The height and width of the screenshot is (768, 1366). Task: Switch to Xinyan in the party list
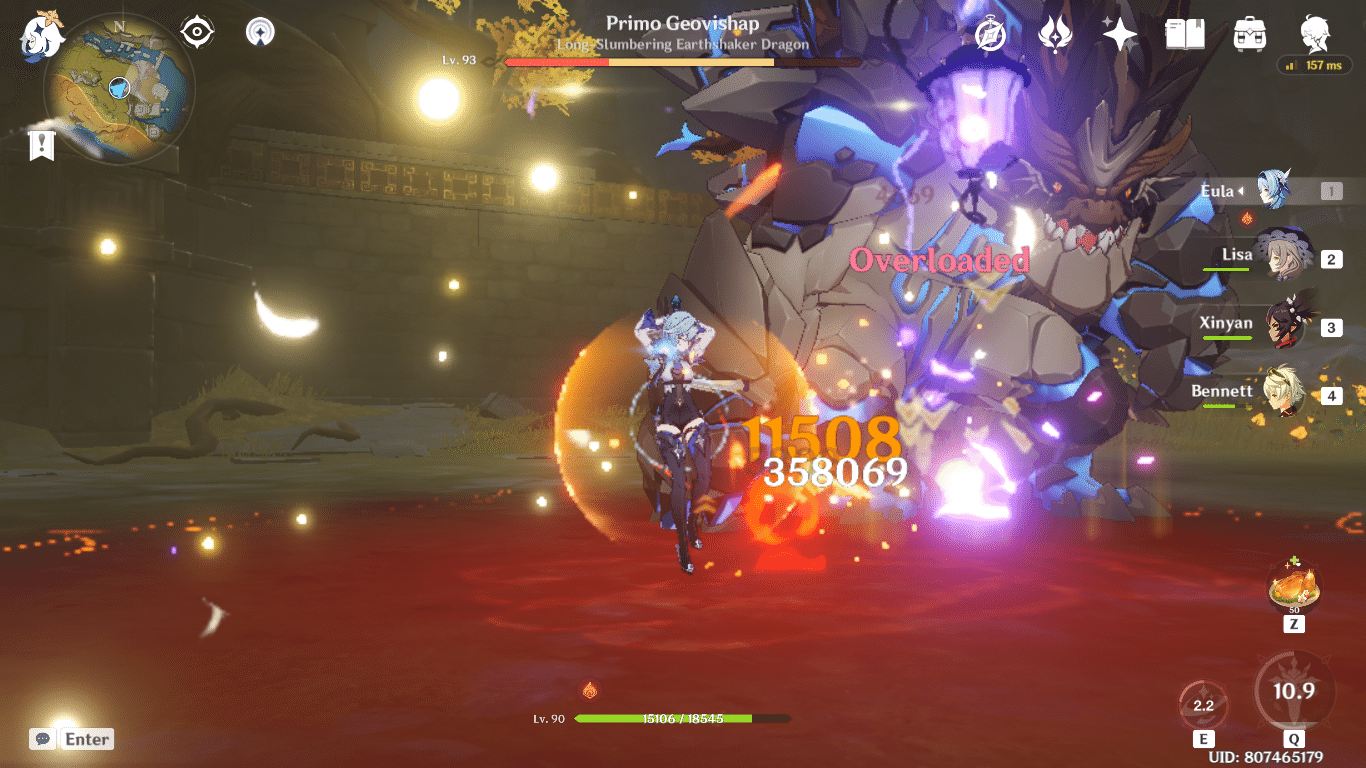pos(1268,323)
